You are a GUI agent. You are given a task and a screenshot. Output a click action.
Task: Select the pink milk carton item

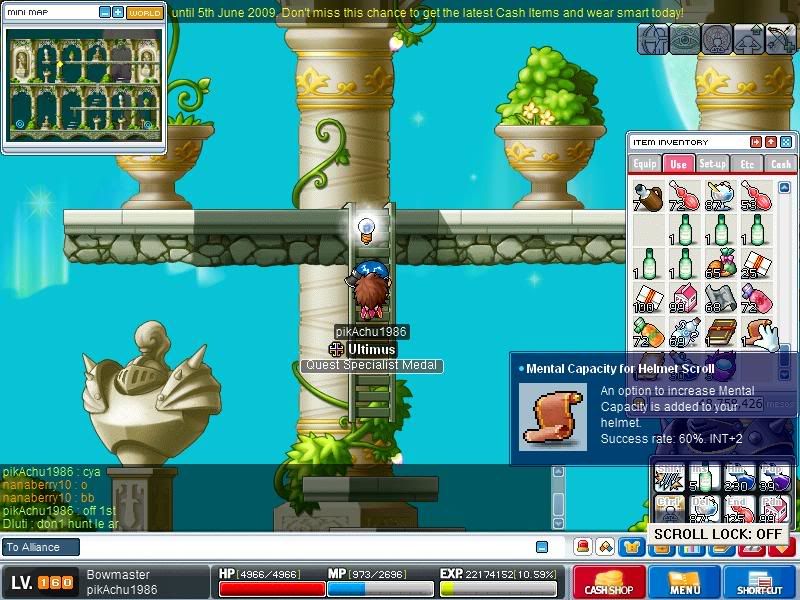coord(683,297)
